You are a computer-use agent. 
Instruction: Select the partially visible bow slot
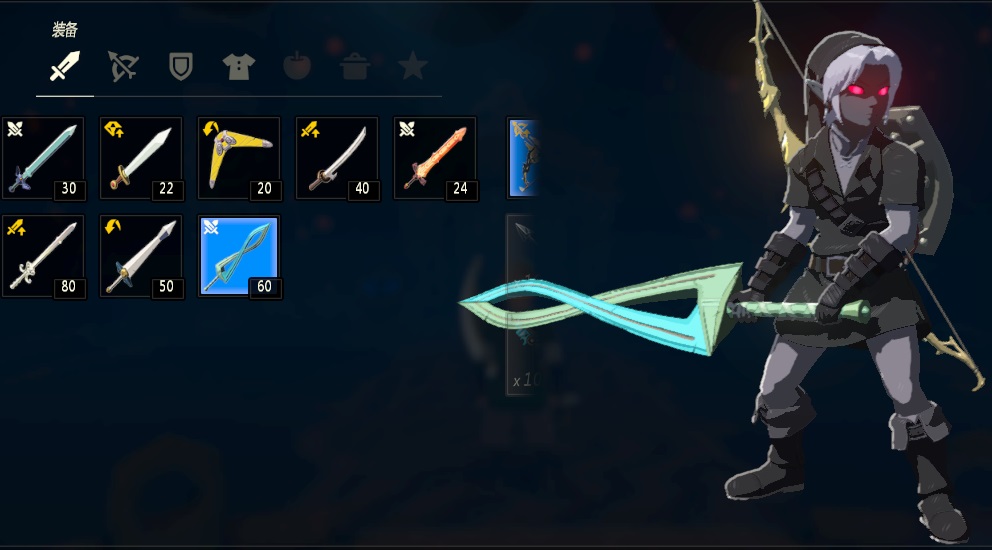(525, 158)
